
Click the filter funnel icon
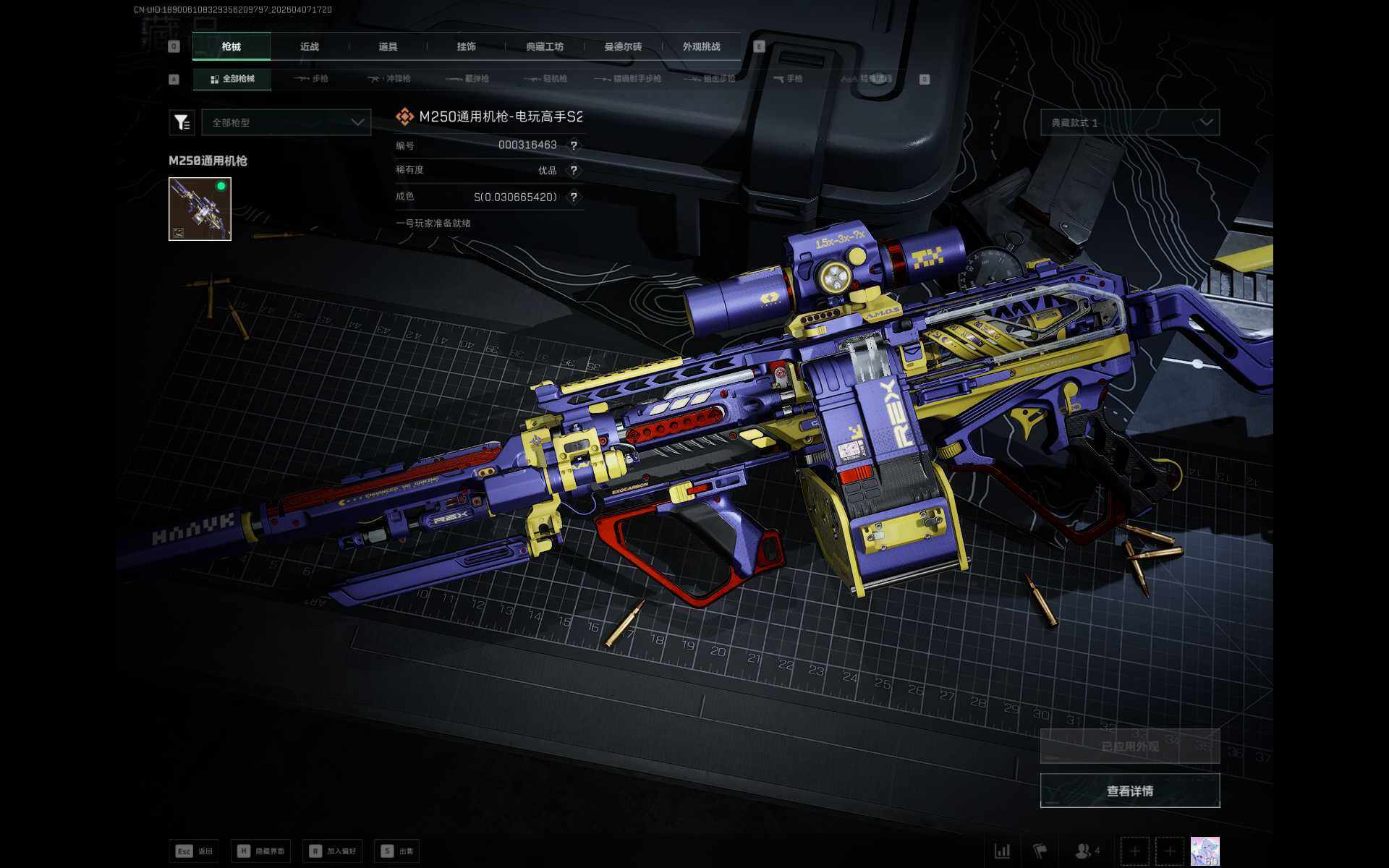182,123
